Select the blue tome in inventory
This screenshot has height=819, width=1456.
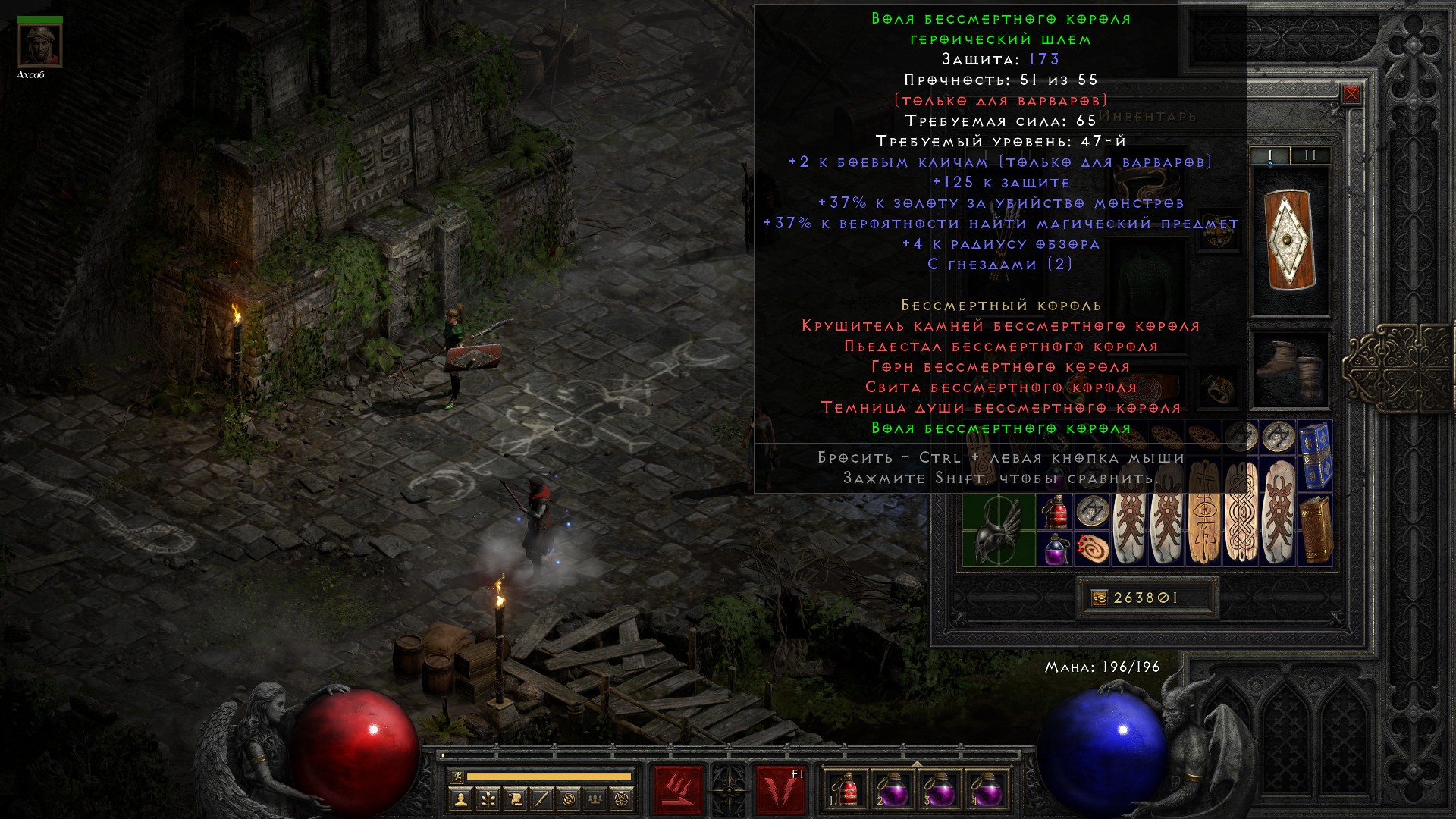[1316, 455]
